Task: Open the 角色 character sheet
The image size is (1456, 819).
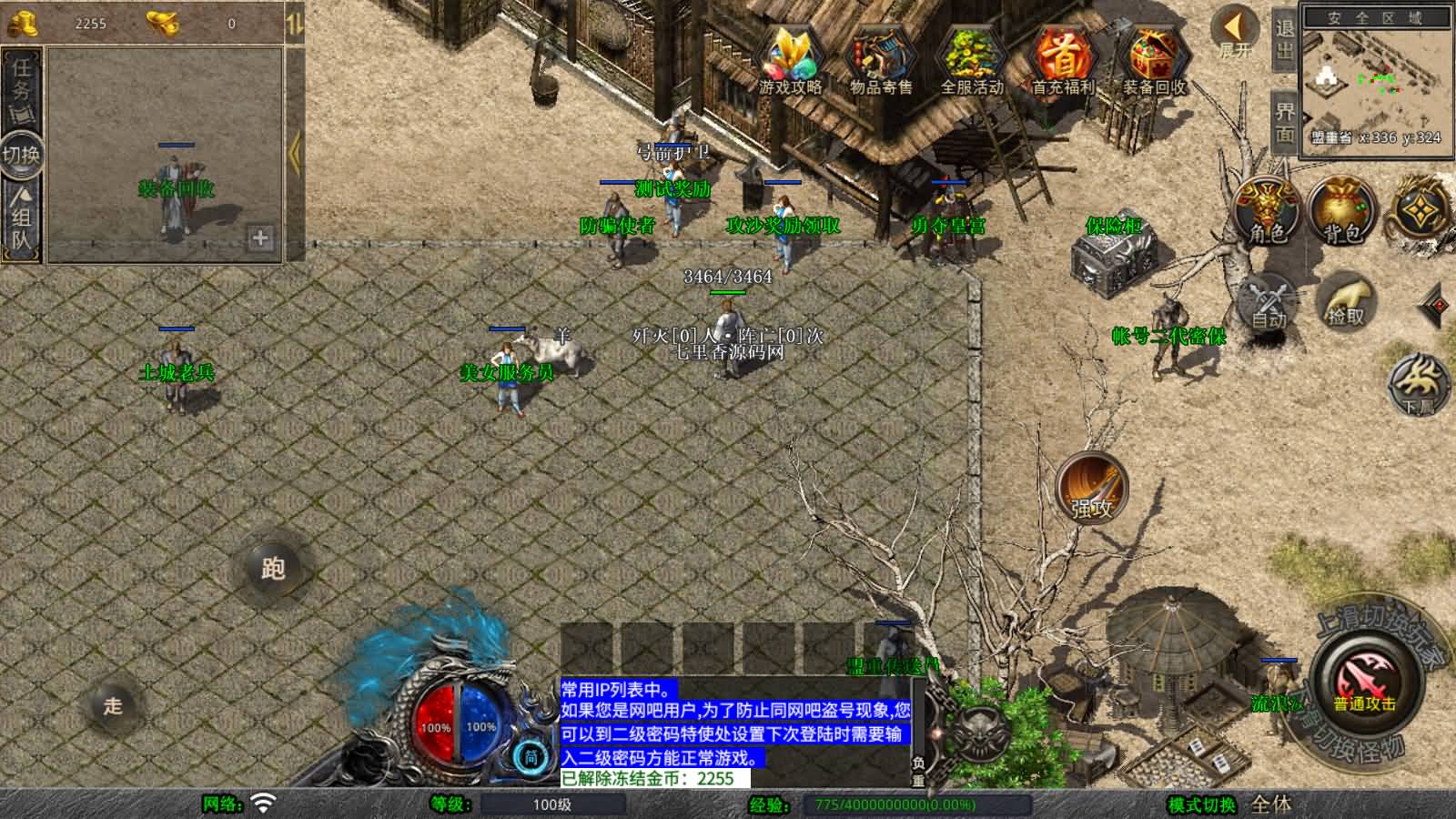Action: click(x=1267, y=211)
